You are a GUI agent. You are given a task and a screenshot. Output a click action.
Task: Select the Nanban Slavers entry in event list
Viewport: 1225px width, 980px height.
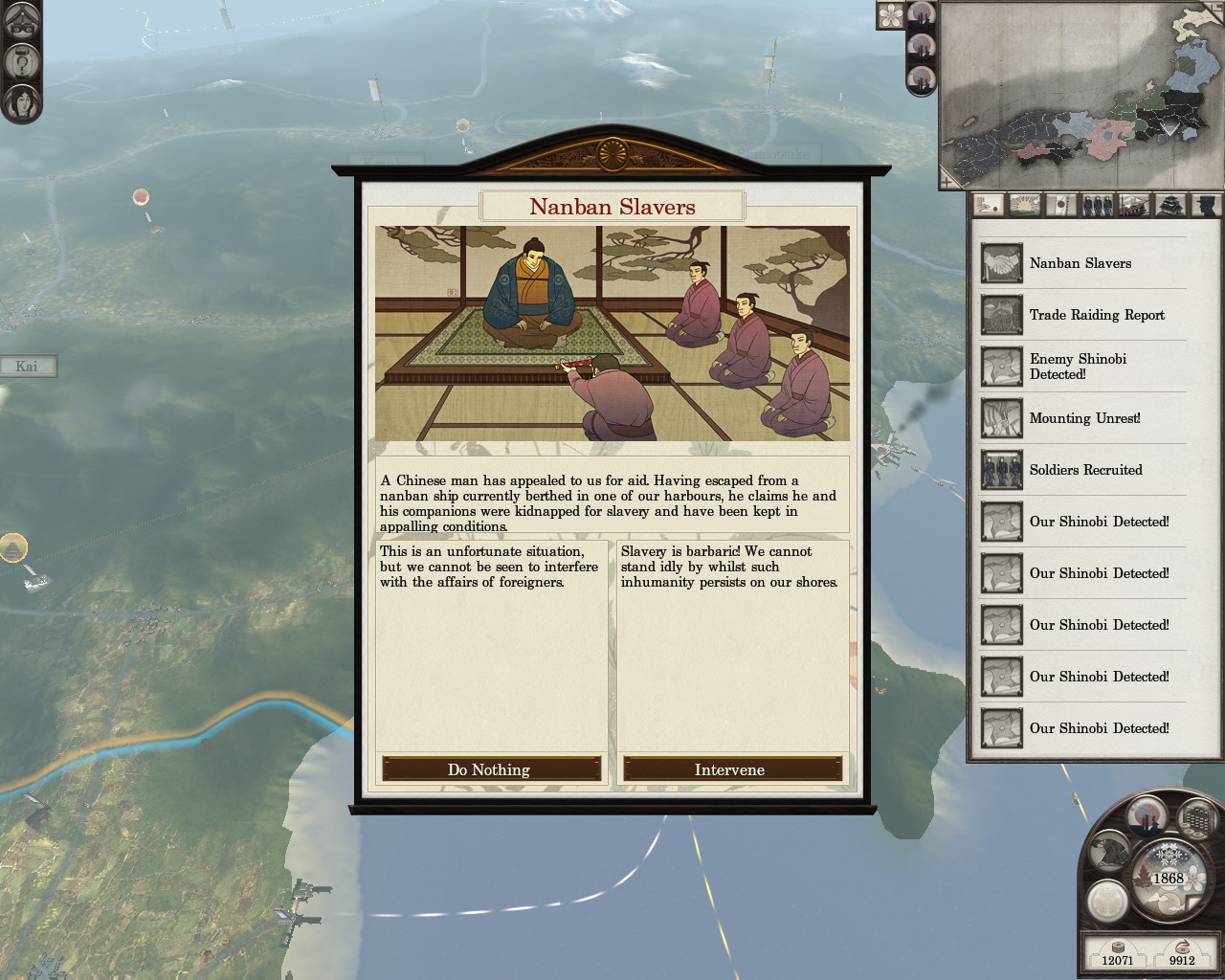coord(1080,263)
